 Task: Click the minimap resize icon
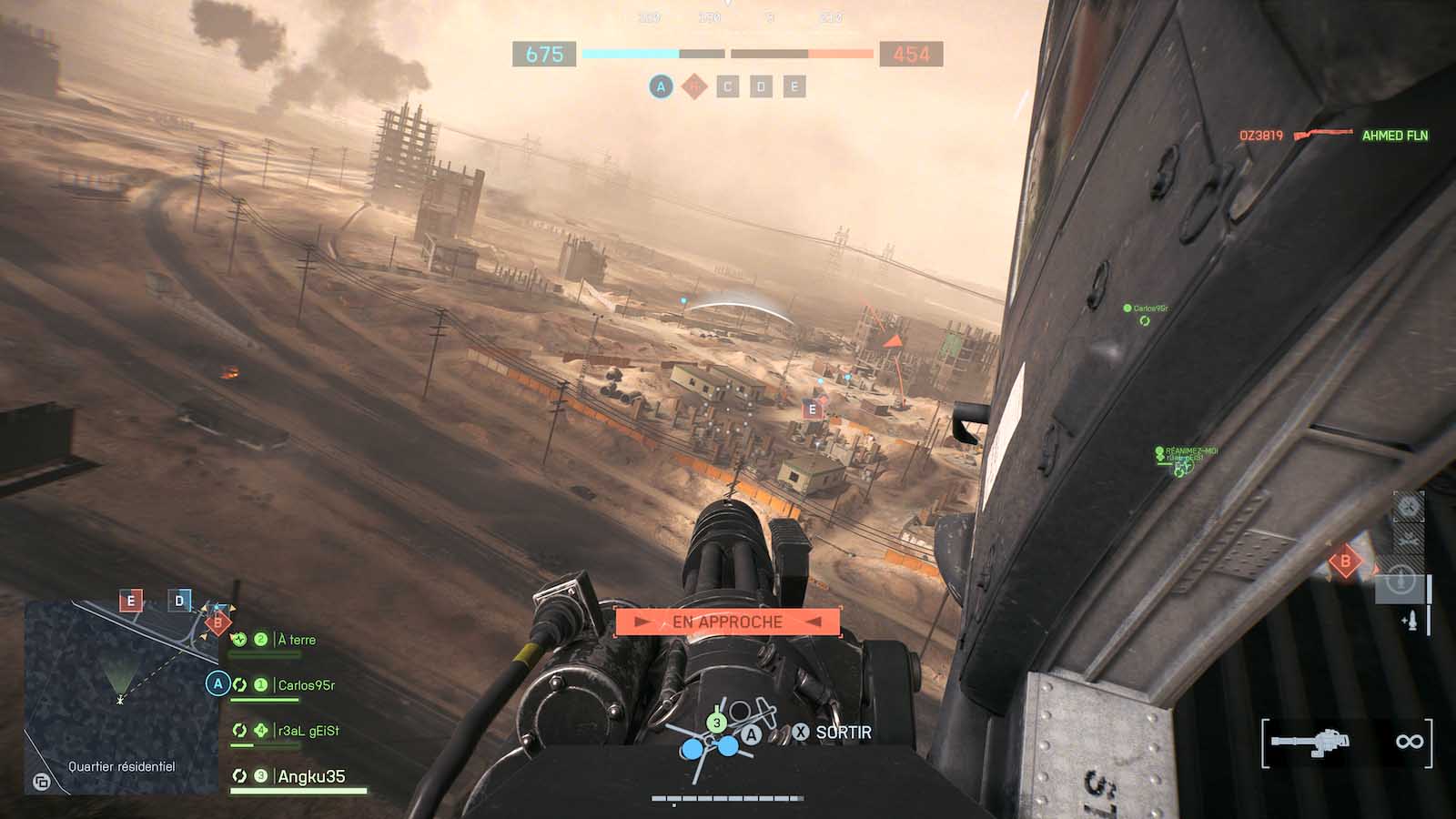pos(41,782)
